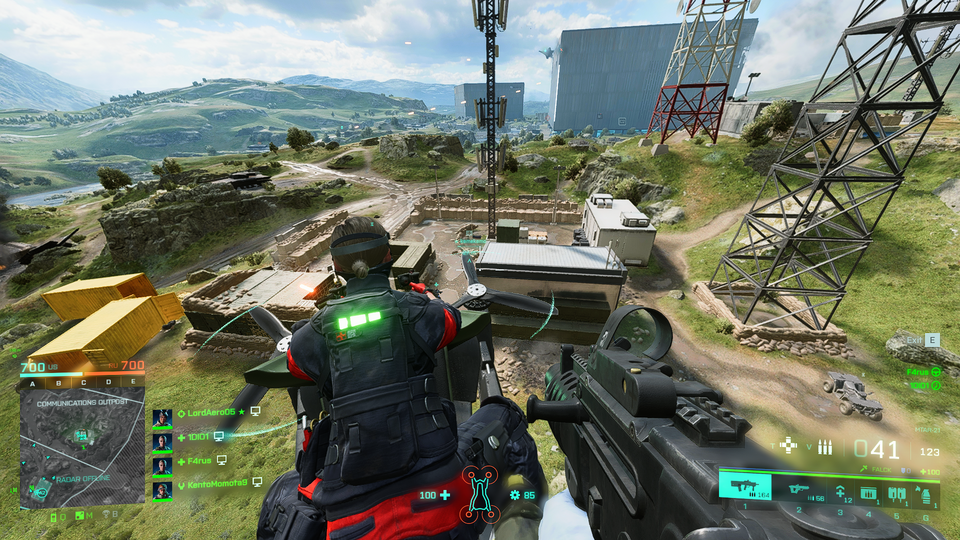Click the red quad-rotor vehicle status icon
Image resolution: width=960 pixels, height=540 pixels.
click(479, 495)
